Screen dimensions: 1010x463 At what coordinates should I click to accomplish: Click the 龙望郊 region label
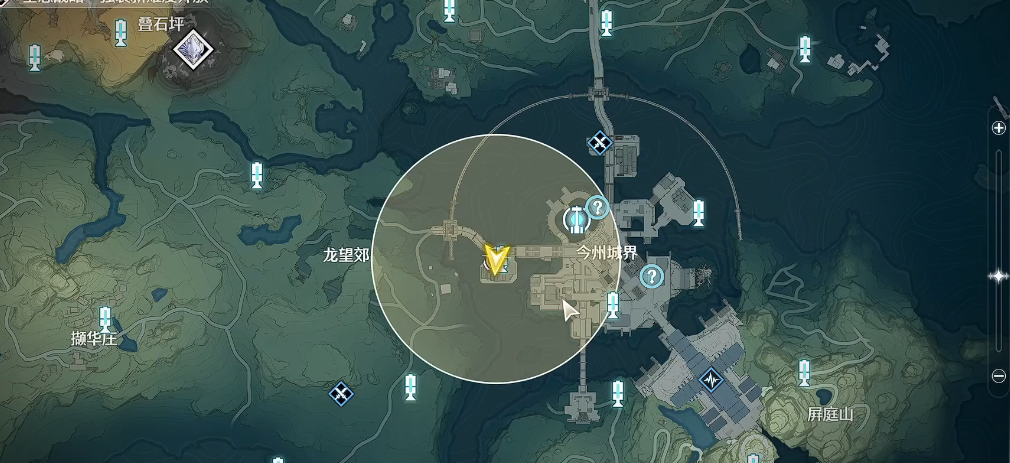[x=346, y=255]
